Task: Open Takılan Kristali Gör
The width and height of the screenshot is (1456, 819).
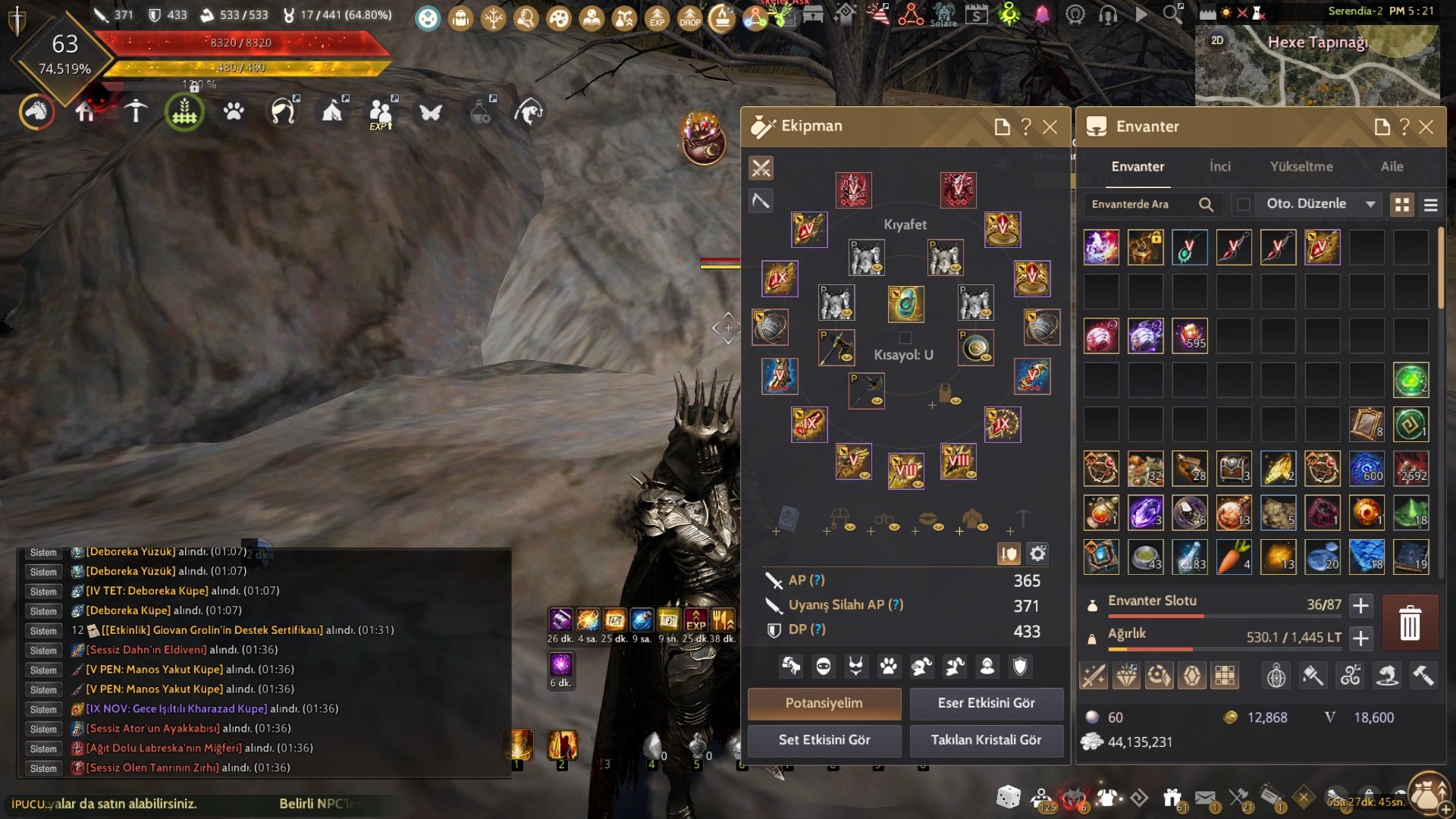Action: pos(986,740)
